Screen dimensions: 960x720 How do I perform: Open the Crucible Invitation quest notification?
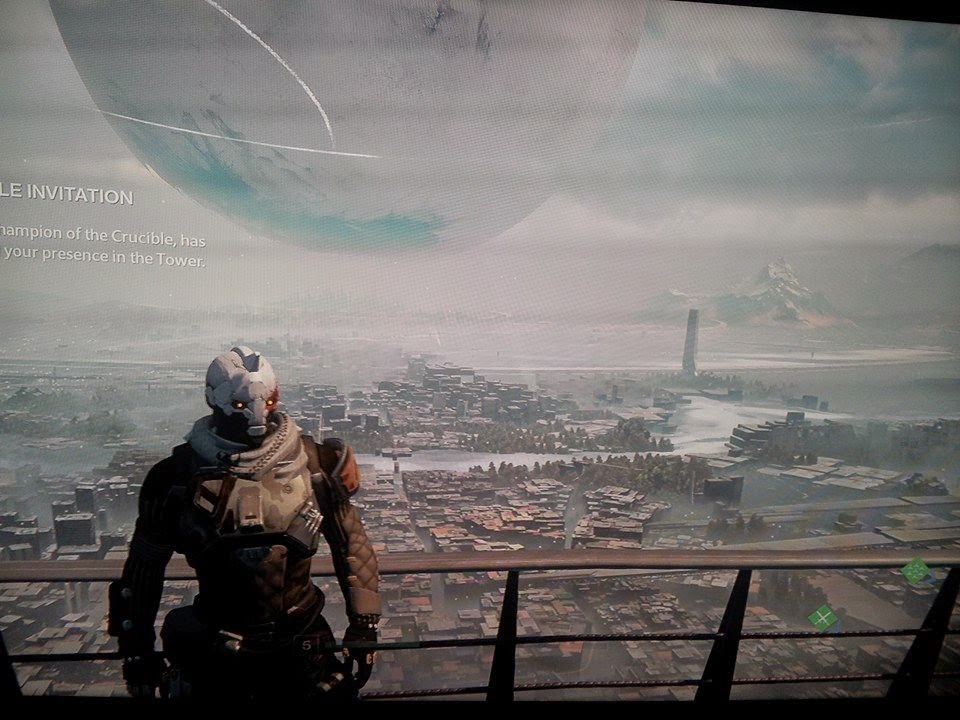click(68, 196)
